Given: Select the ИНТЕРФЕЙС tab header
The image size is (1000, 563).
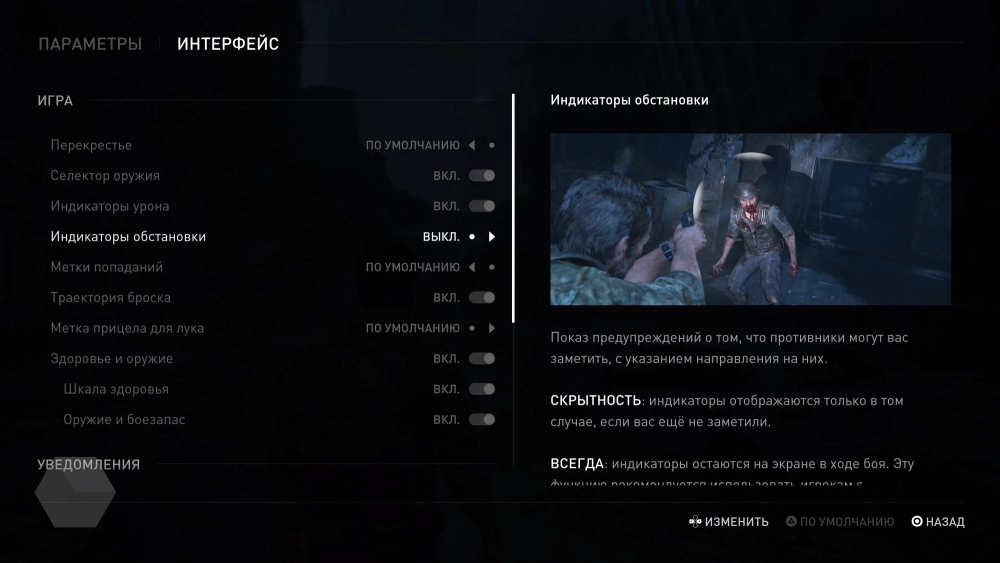Looking at the screenshot, I should pyautogui.click(x=228, y=44).
